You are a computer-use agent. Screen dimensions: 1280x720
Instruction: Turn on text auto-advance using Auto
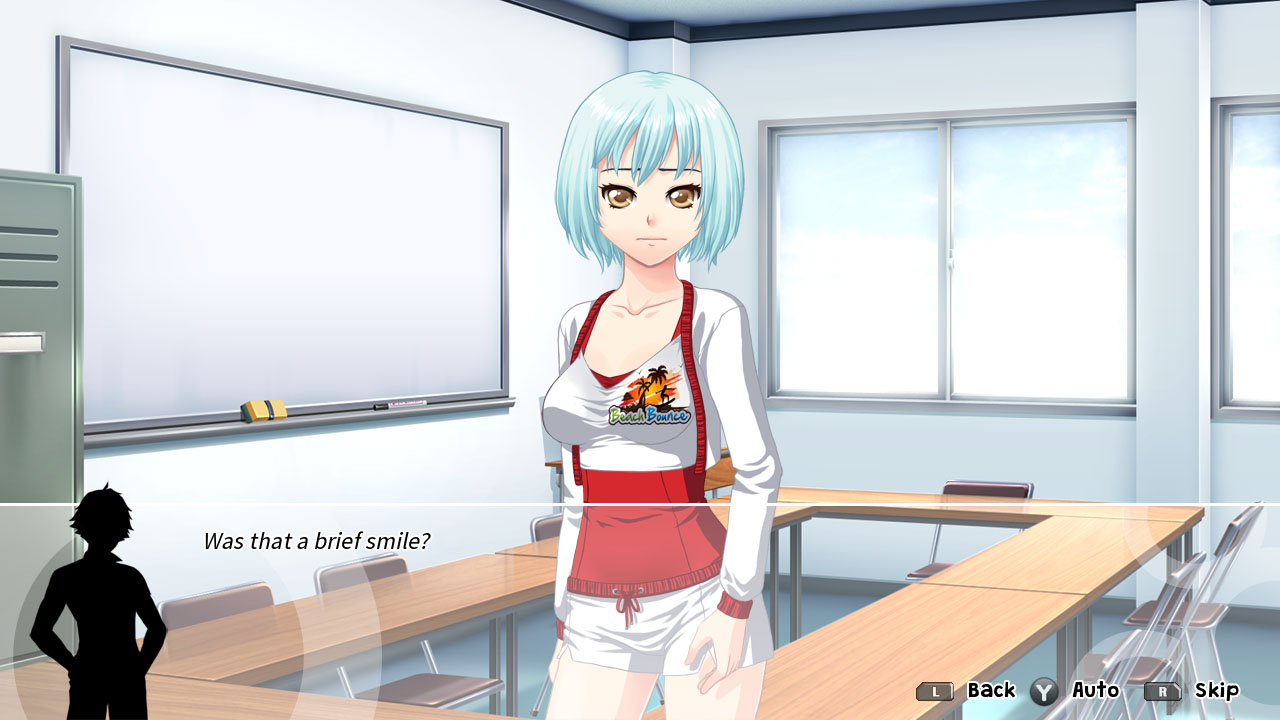pos(1097,690)
